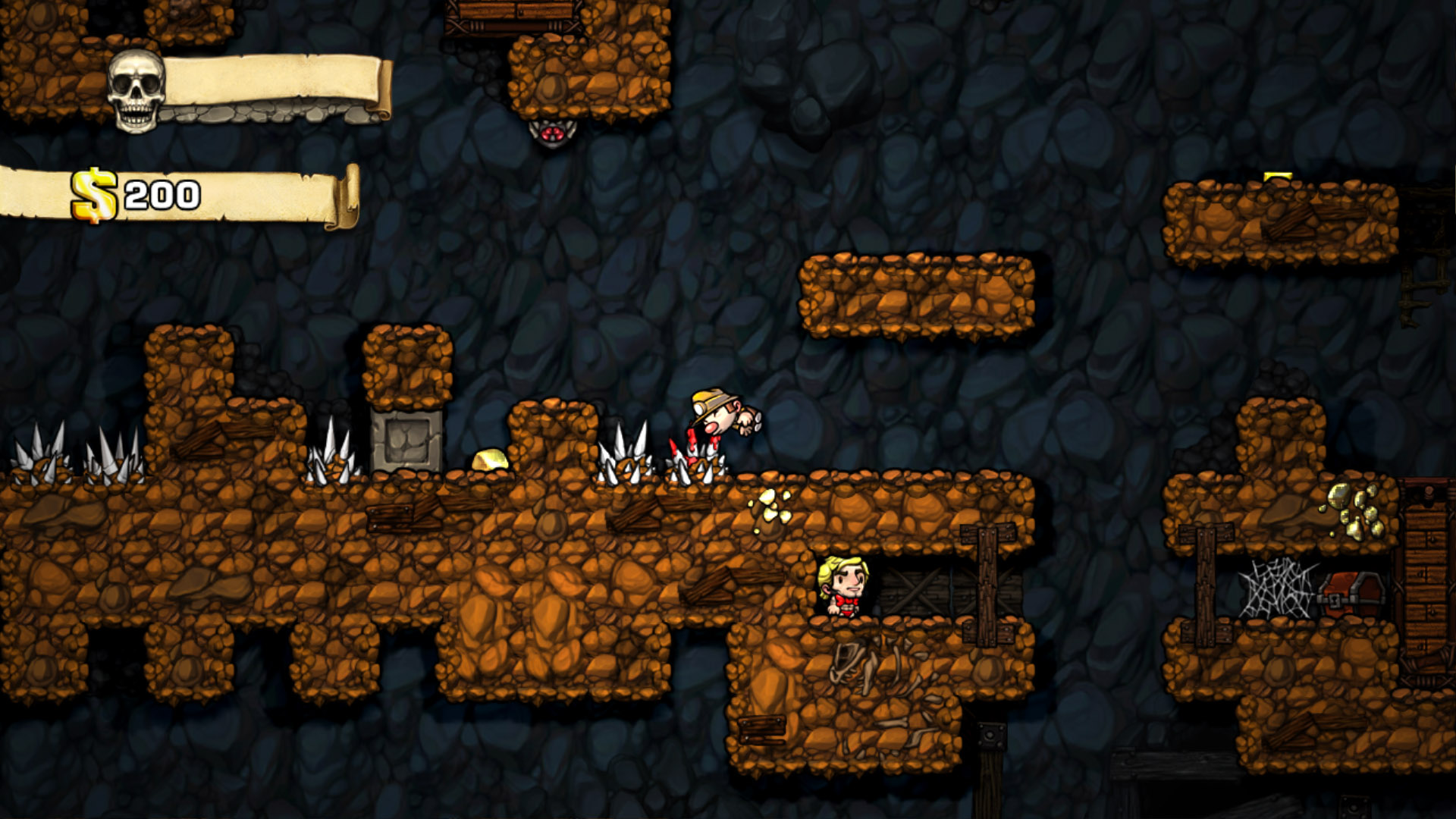Click the skull player status icon
Image resolution: width=1456 pixels, height=819 pixels.
coord(136,90)
